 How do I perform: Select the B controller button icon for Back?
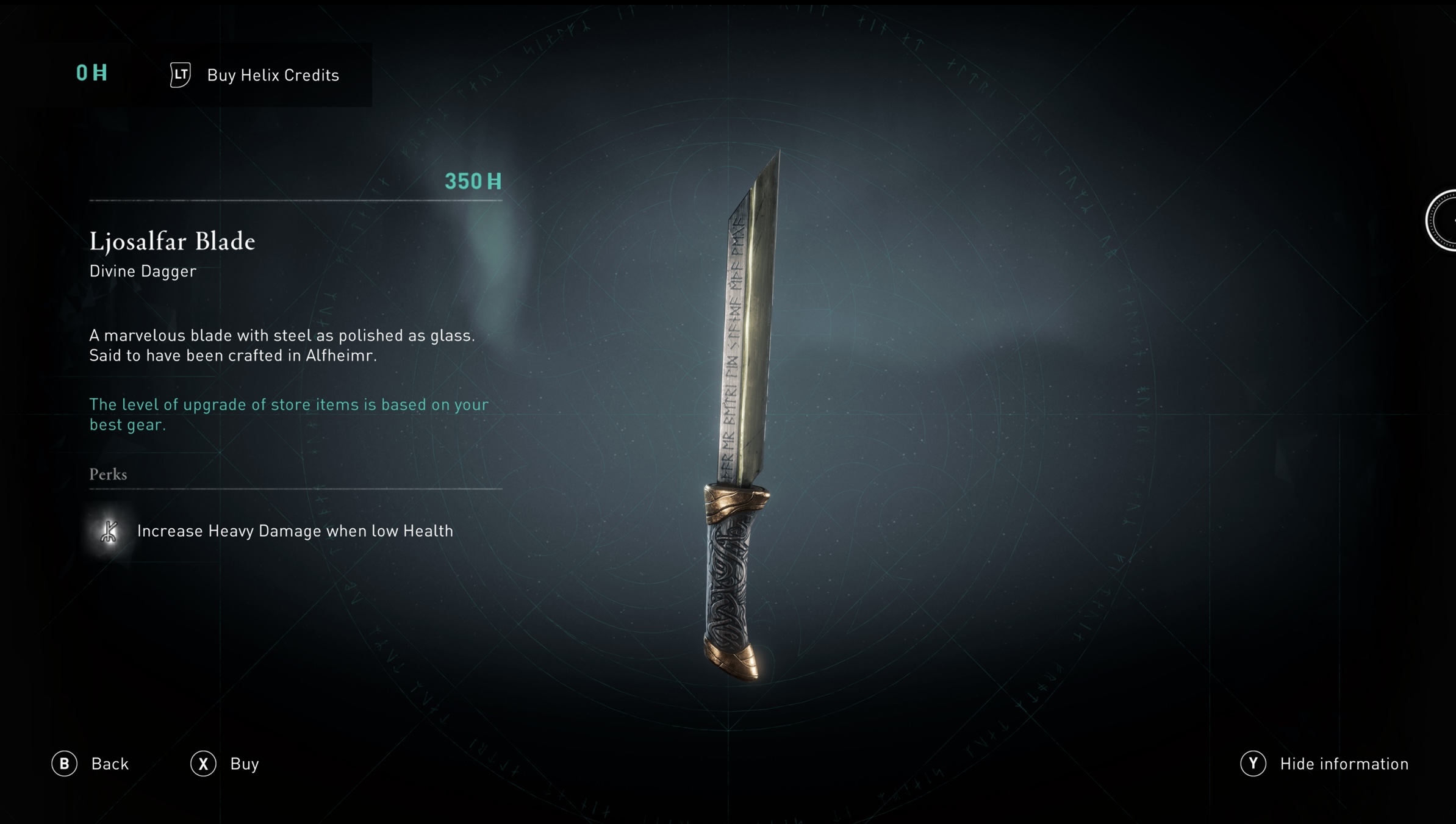65,764
